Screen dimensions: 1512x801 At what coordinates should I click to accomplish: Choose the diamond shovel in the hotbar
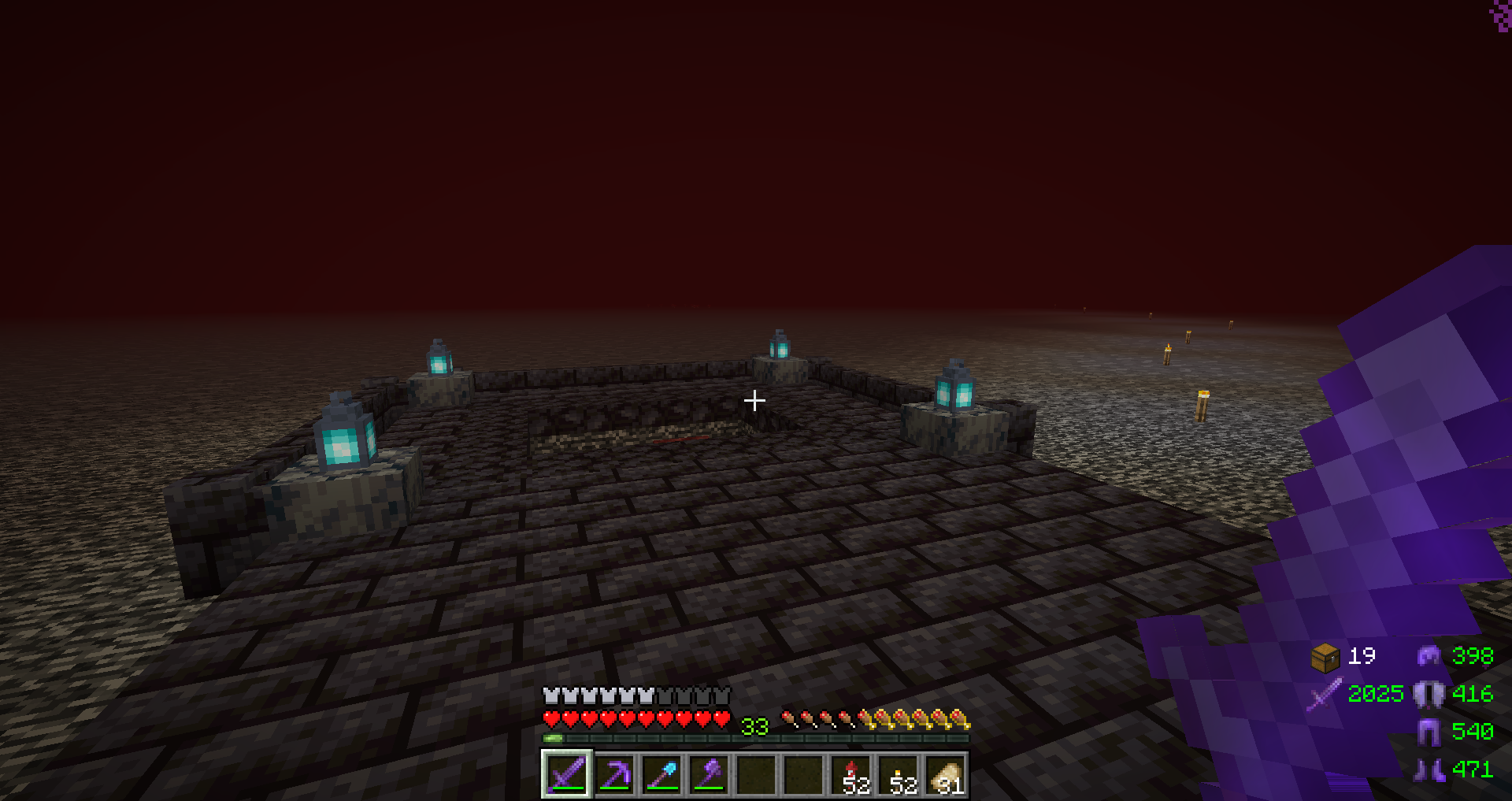click(x=661, y=774)
